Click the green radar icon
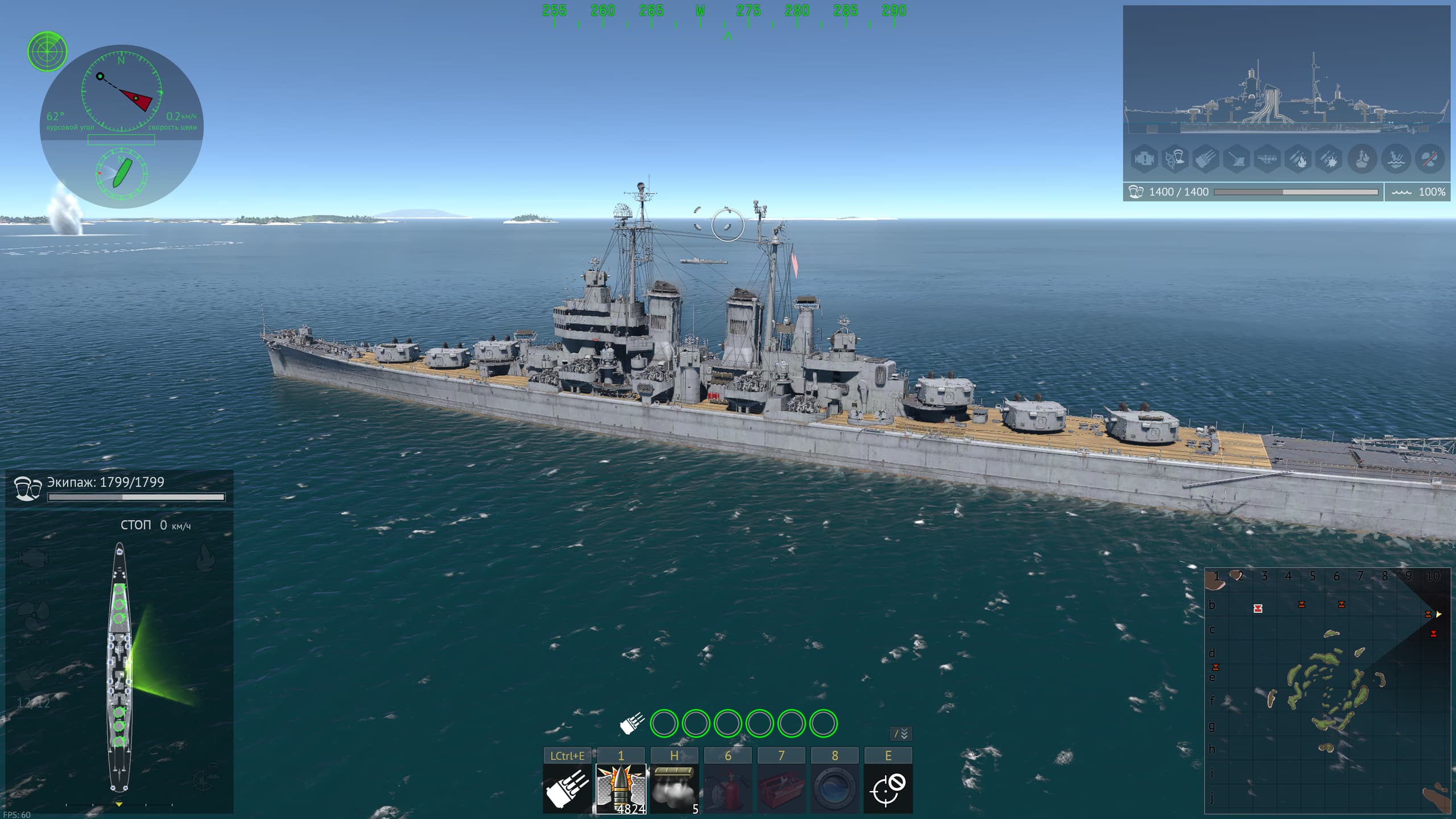This screenshot has height=819, width=1456. pyautogui.click(x=47, y=51)
